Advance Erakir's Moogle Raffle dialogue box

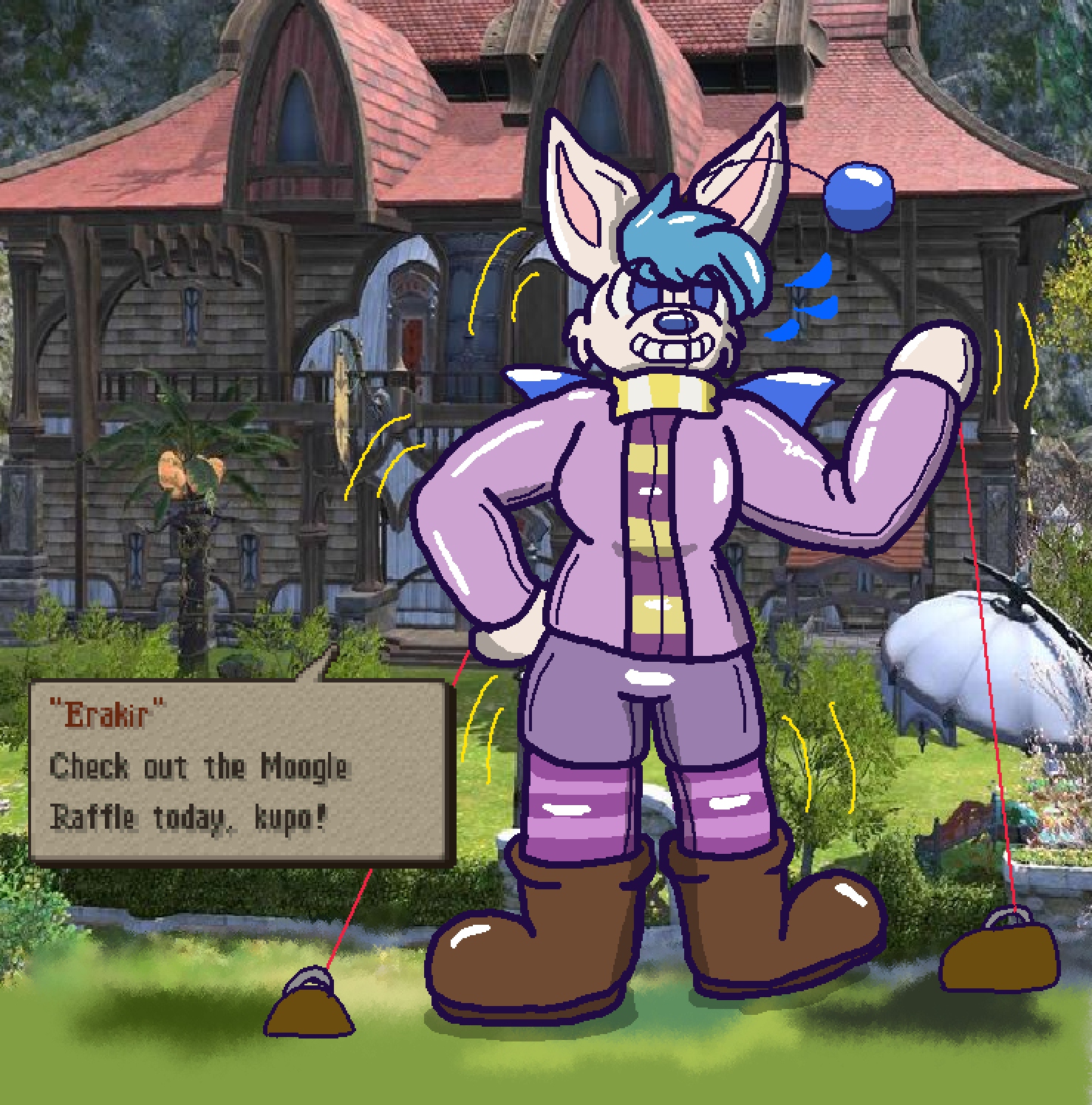point(240,771)
